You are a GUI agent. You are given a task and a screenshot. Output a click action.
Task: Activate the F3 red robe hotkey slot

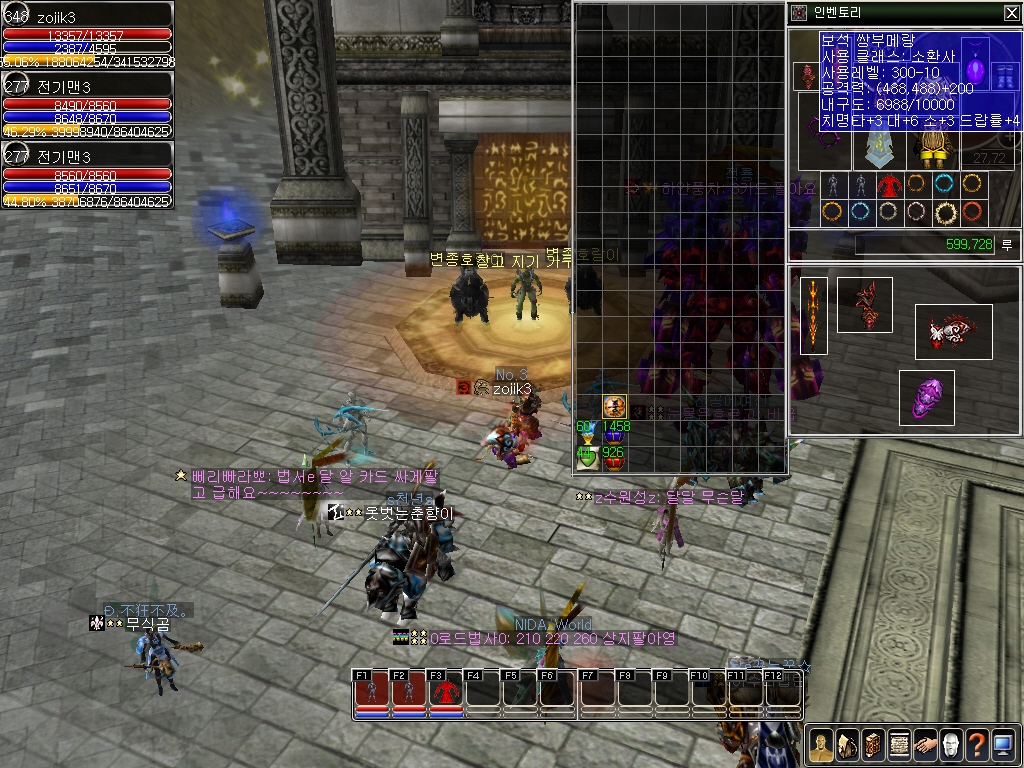coord(446,691)
